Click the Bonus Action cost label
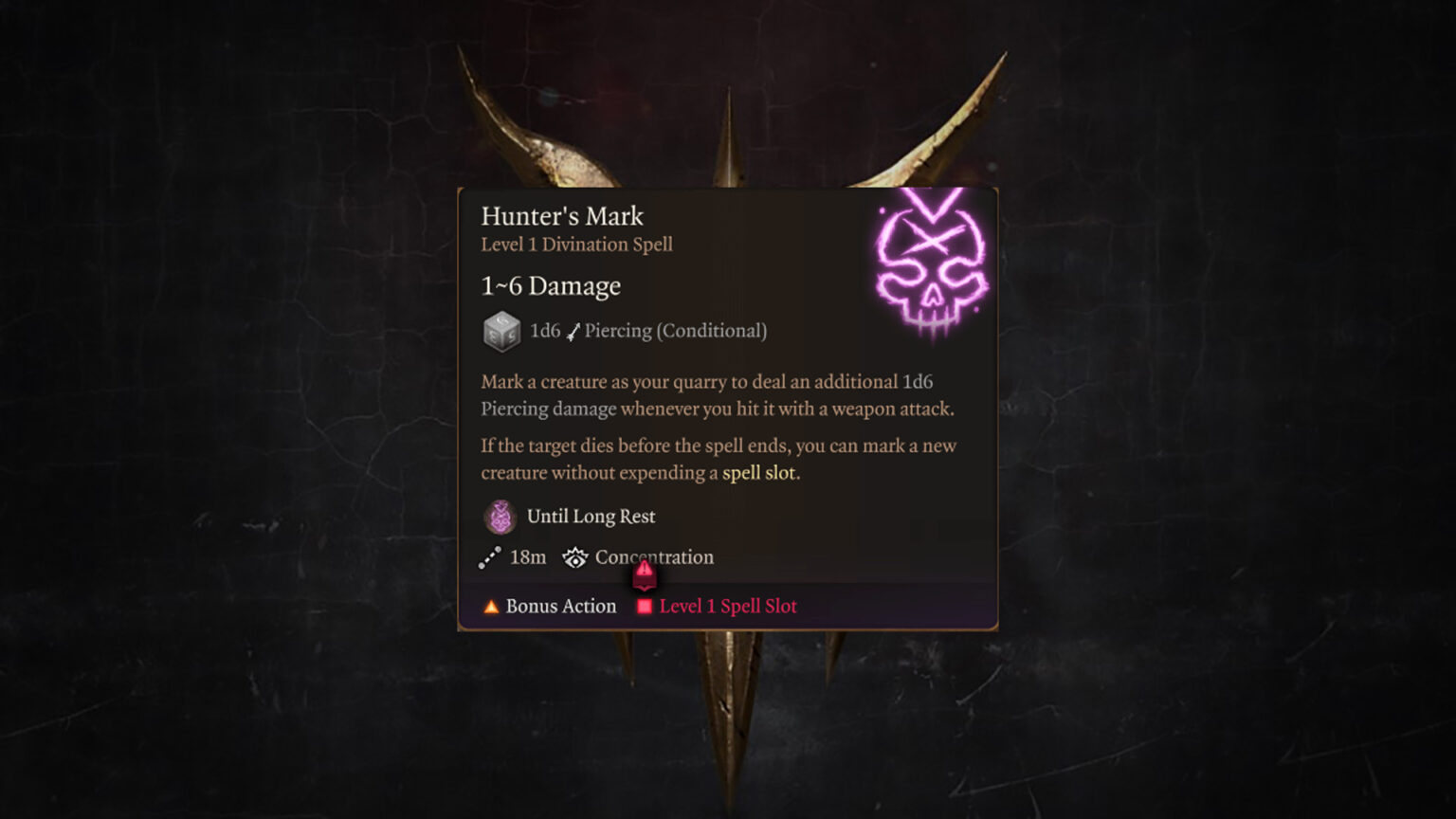Viewport: 1456px width, 819px height. [561, 606]
